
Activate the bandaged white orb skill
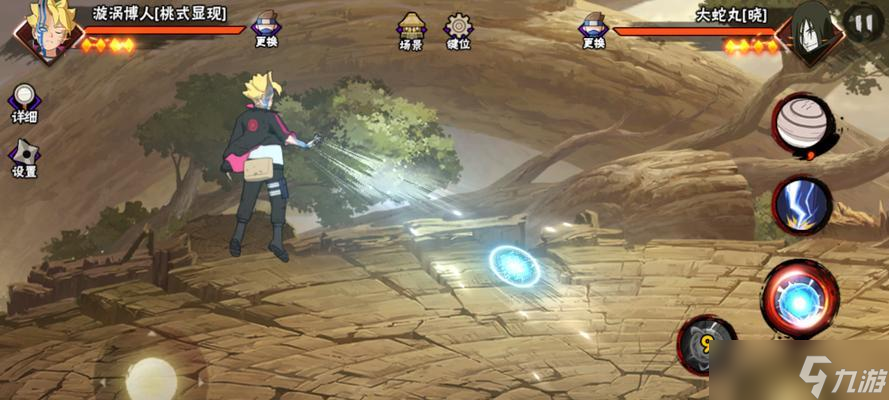[x=801, y=125]
